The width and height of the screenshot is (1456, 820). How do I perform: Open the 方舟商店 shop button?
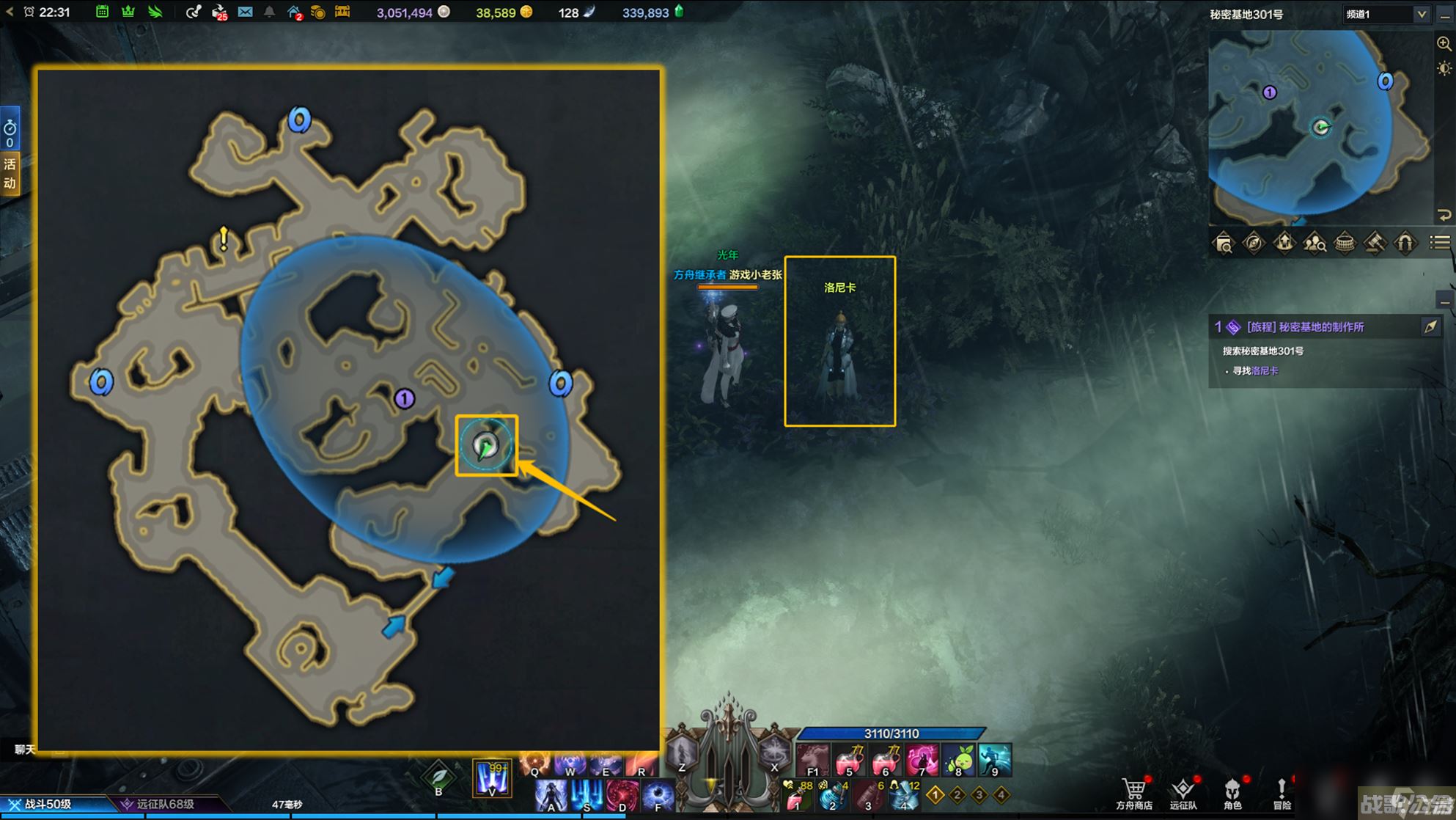tap(1133, 794)
